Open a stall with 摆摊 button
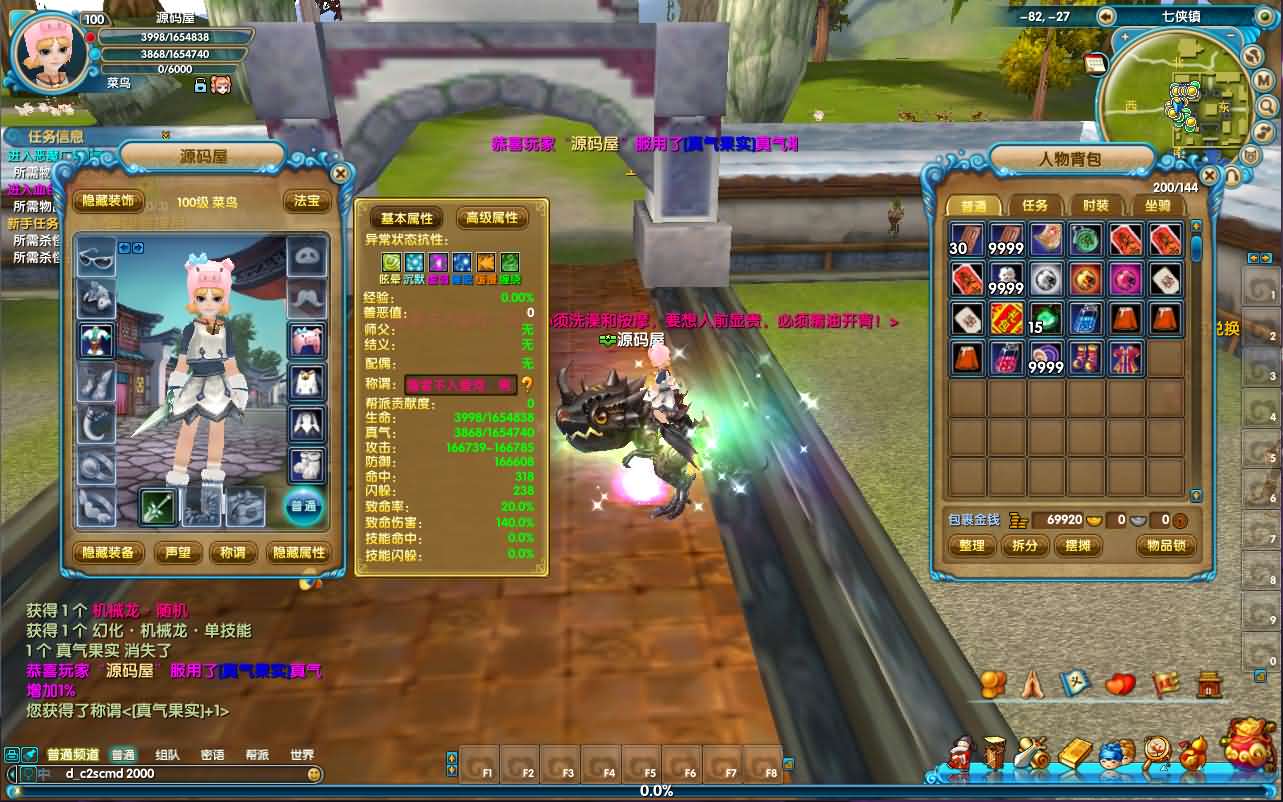The height and width of the screenshot is (802, 1283). (1077, 545)
